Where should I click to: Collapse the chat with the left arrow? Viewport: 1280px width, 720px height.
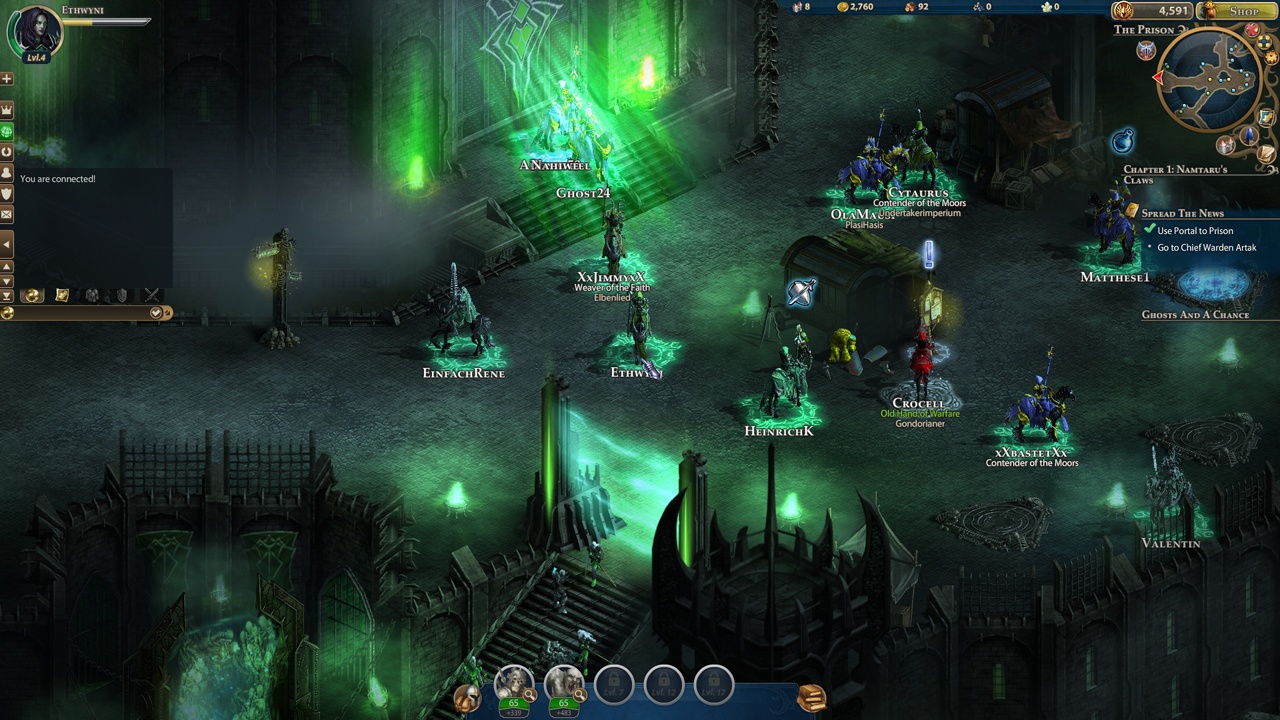coord(7,244)
